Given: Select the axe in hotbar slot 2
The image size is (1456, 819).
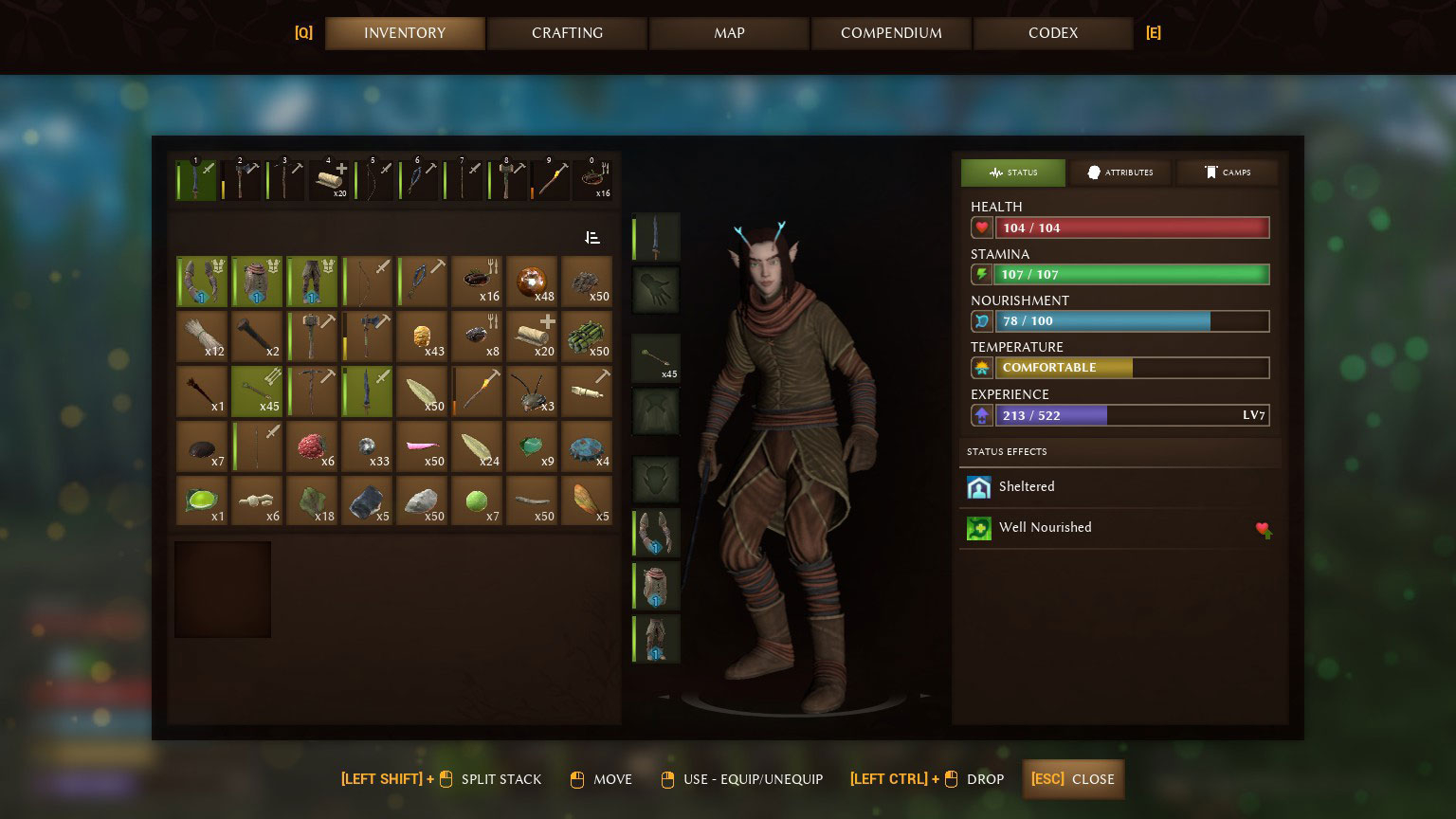Looking at the screenshot, I should pyautogui.click(x=241, y=179).
